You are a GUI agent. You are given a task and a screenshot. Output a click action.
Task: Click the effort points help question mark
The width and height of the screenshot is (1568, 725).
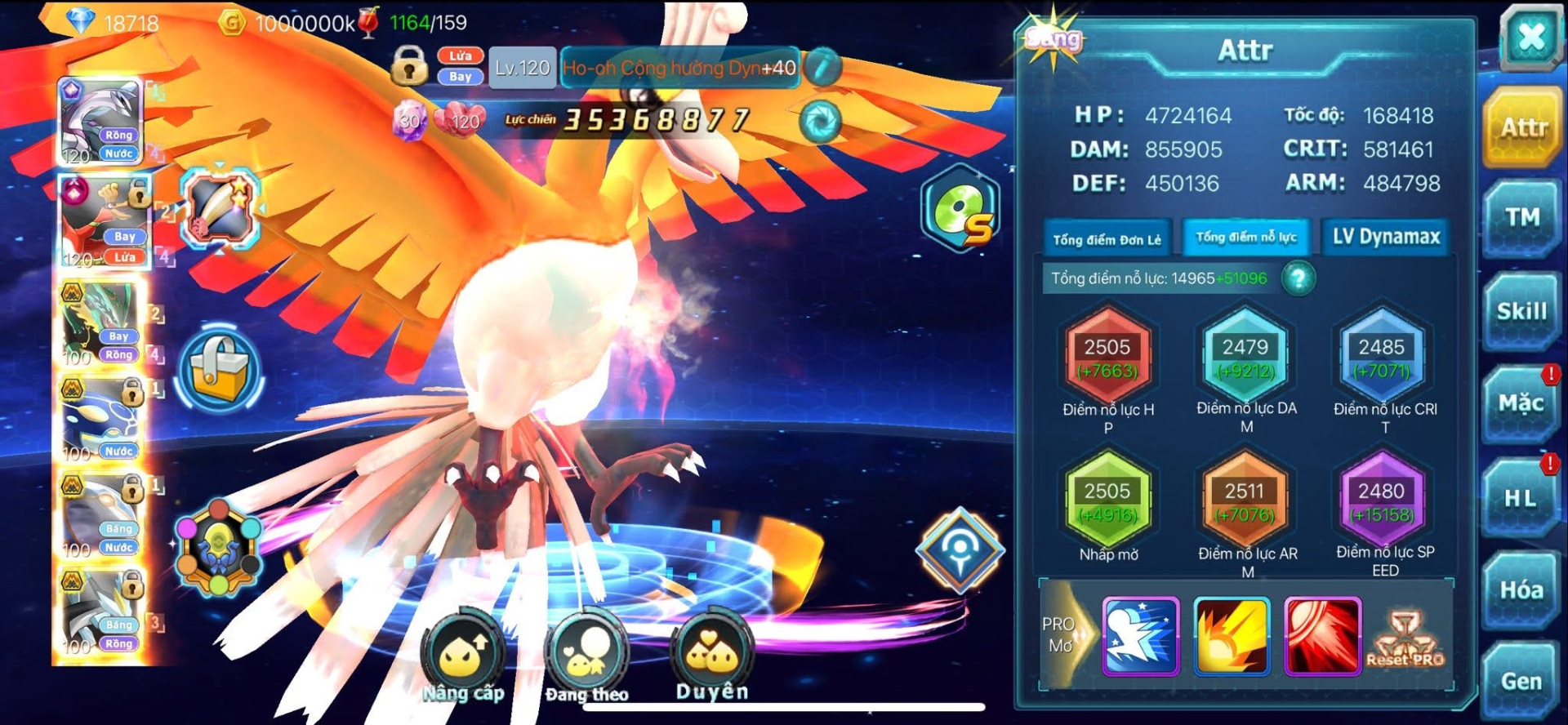point(1298,279)
